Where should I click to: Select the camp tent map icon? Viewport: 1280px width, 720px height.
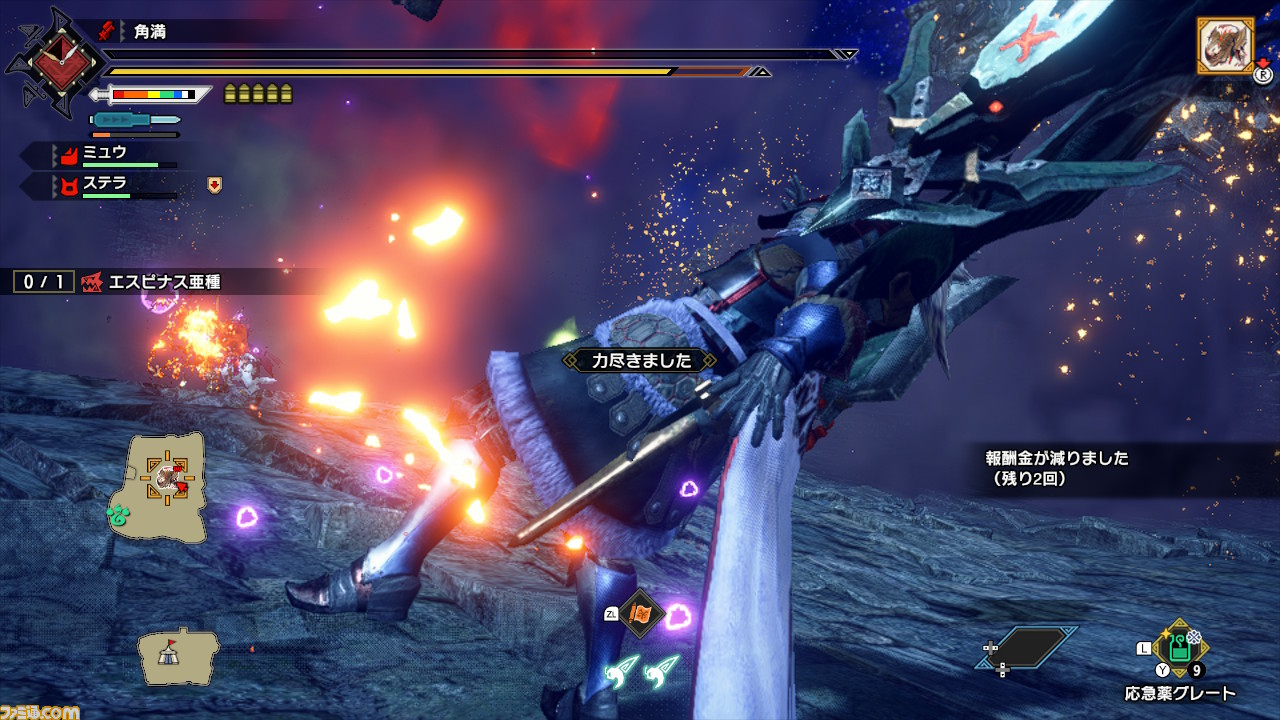pyautogui.click(x=178, y=655)
